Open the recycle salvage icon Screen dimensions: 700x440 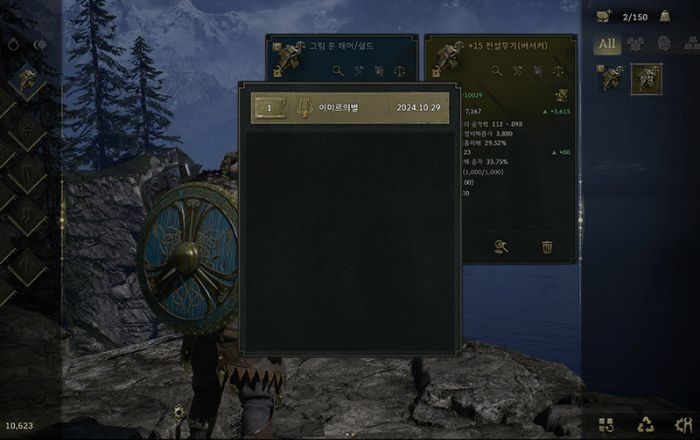[x=645, y=424]
